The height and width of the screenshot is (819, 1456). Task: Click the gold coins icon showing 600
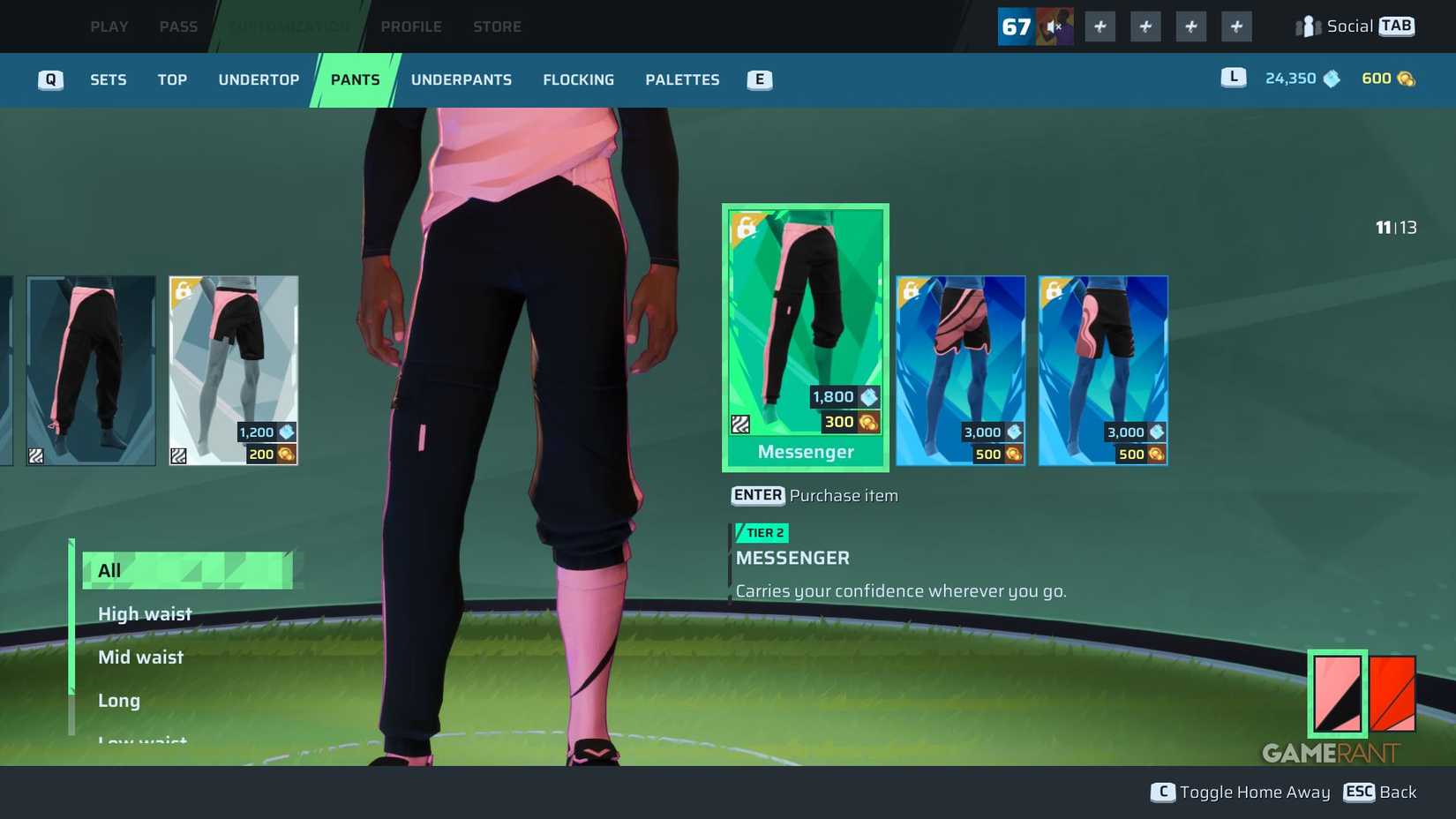pos(1407,79)
